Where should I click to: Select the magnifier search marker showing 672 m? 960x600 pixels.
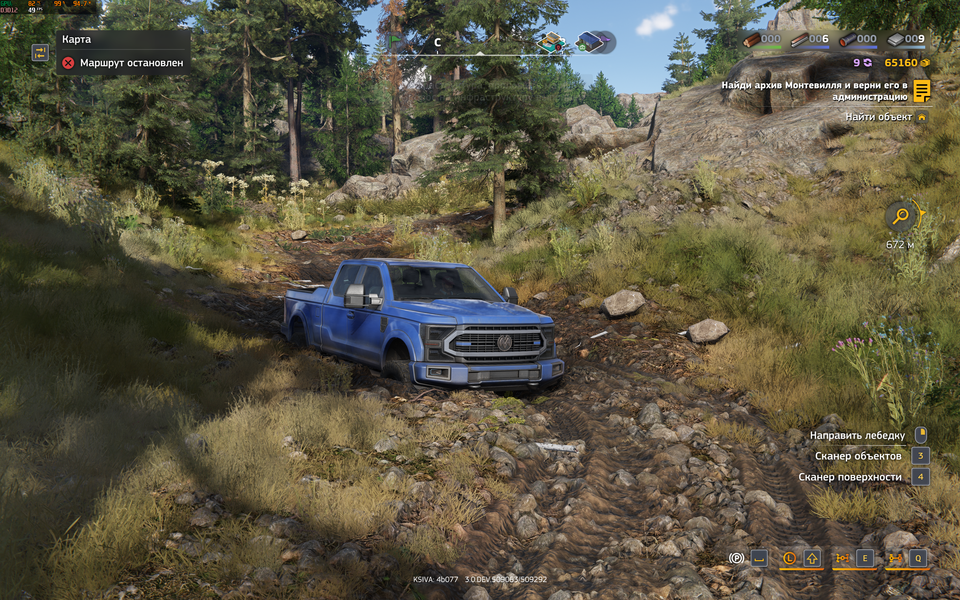click(901, 214)
